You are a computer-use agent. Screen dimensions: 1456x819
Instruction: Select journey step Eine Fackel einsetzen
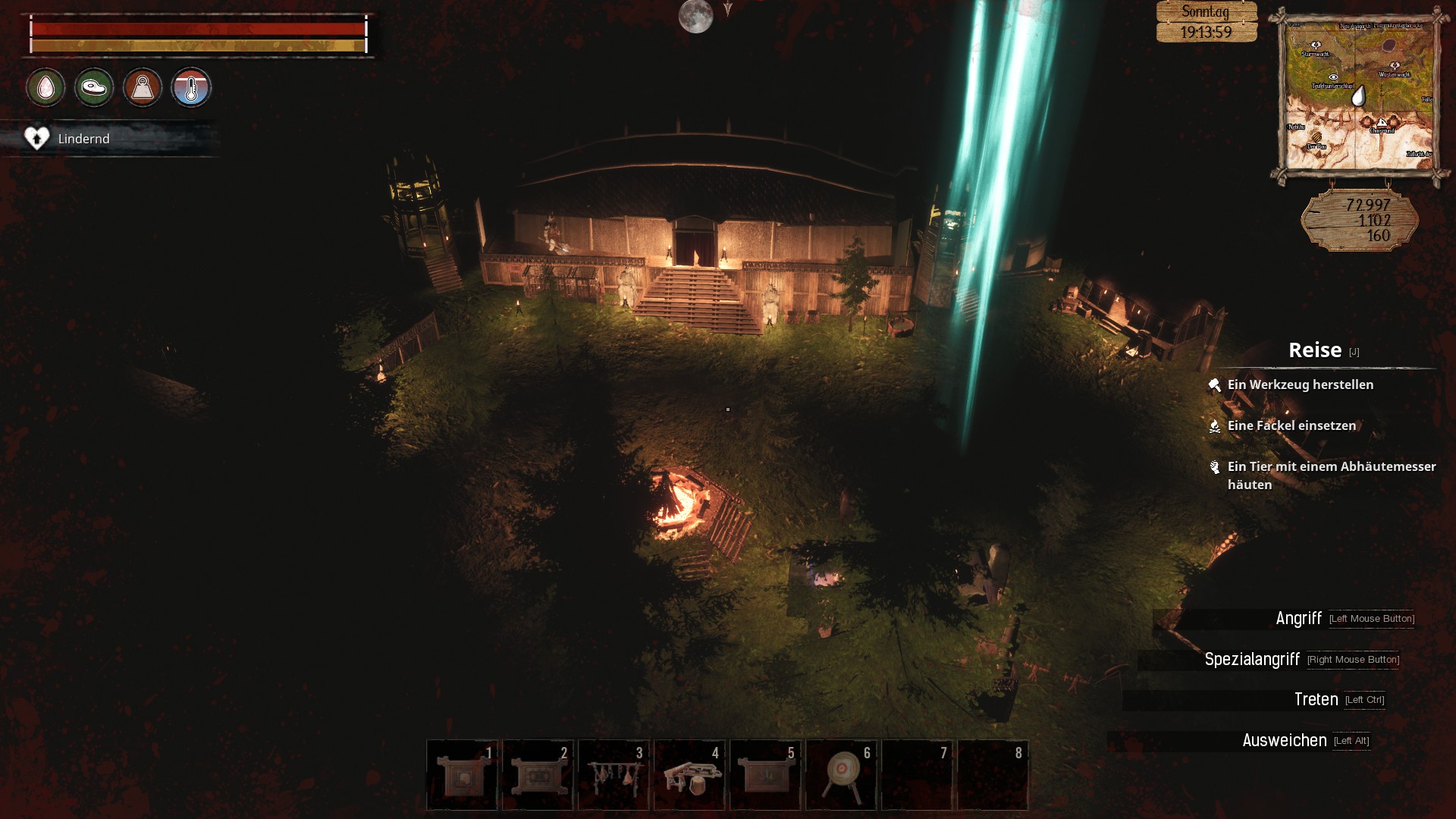1291,425
